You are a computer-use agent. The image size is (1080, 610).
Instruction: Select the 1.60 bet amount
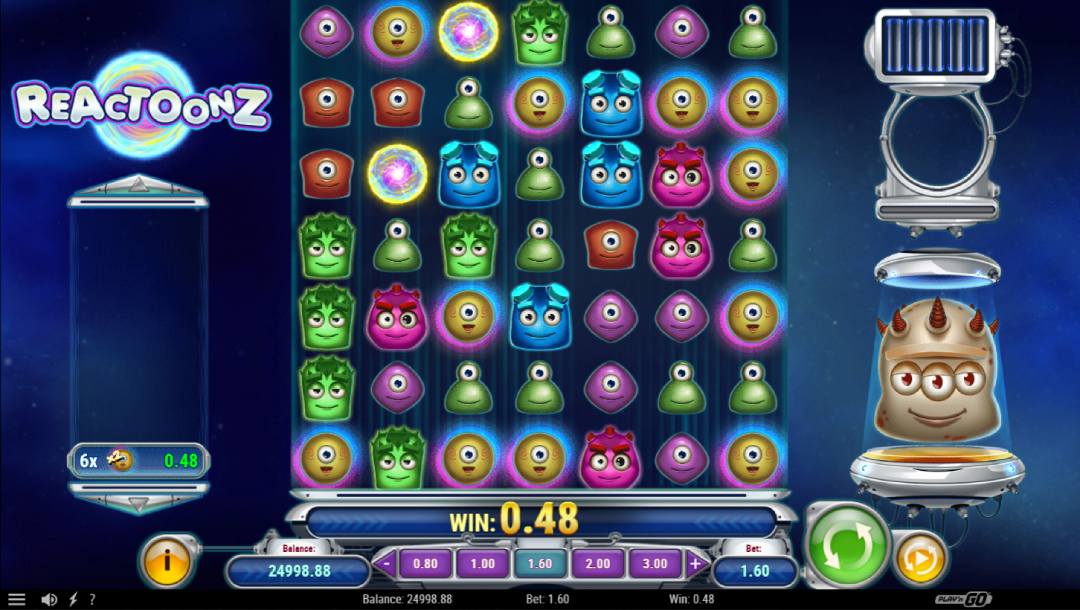point(540,564)
